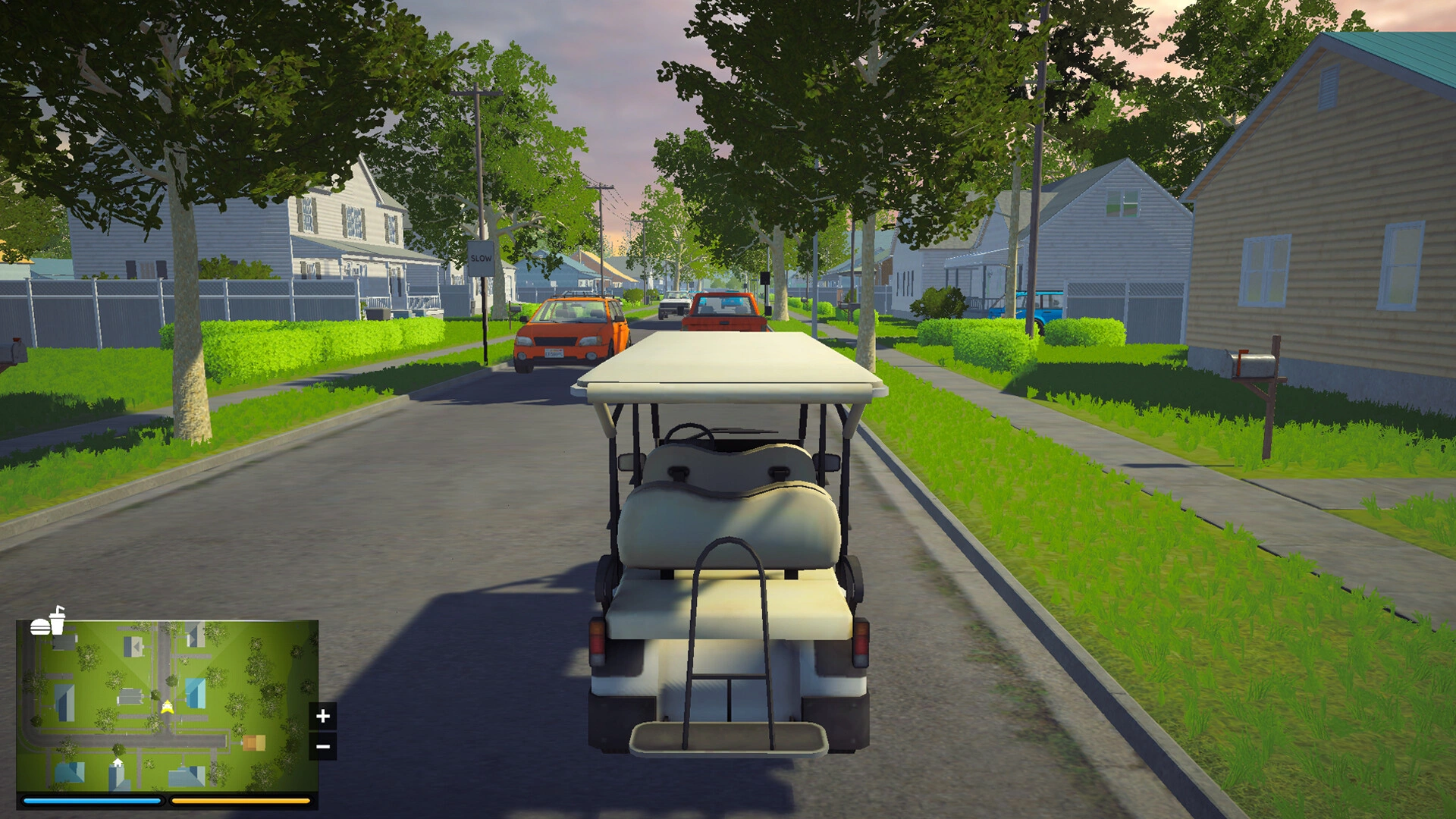
Task: Click the burger and drink map marker
Action: point(48,622)
